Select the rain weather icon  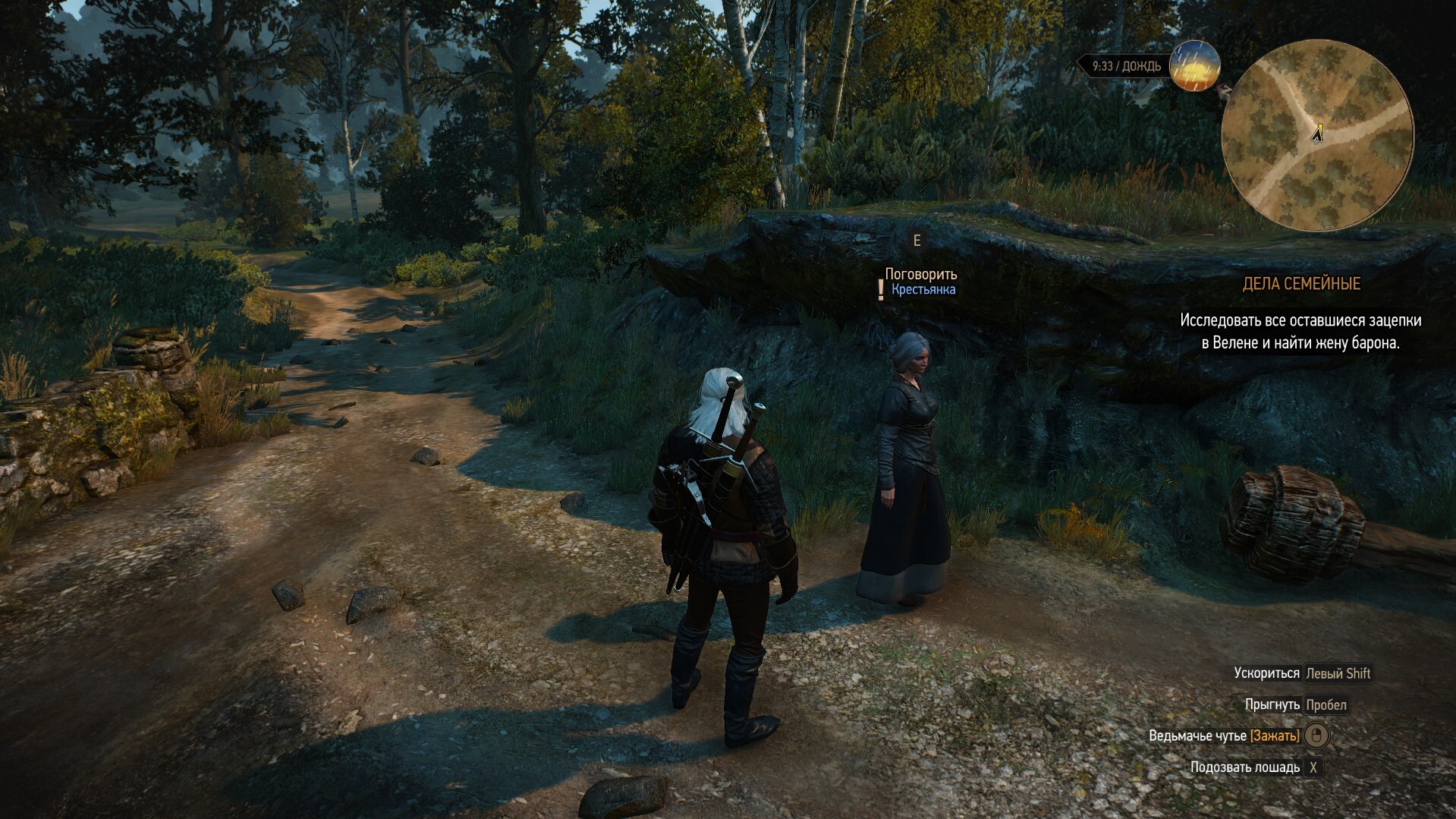click(x=1194, y=66)
